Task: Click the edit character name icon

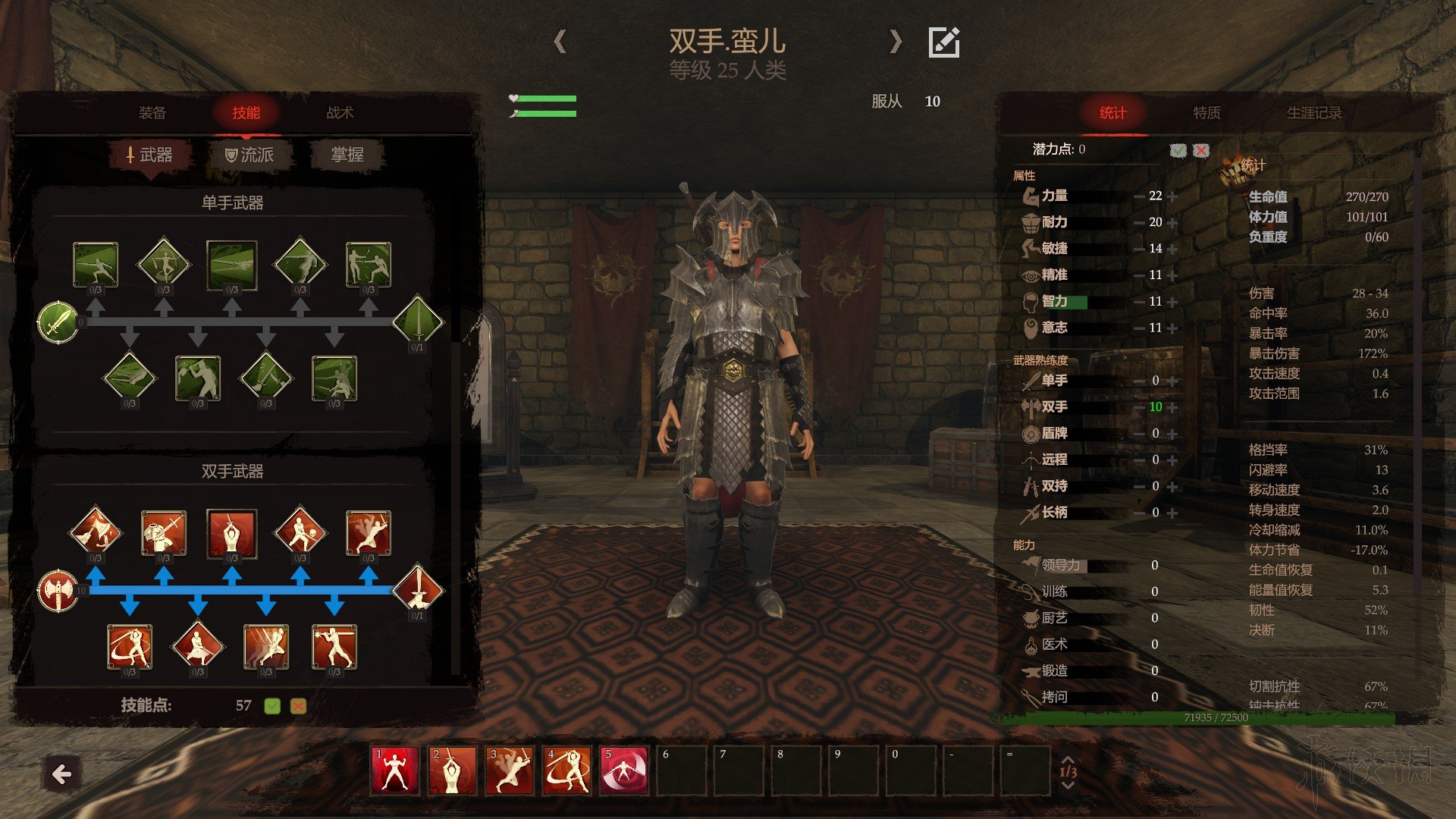Action: (944, 42)
